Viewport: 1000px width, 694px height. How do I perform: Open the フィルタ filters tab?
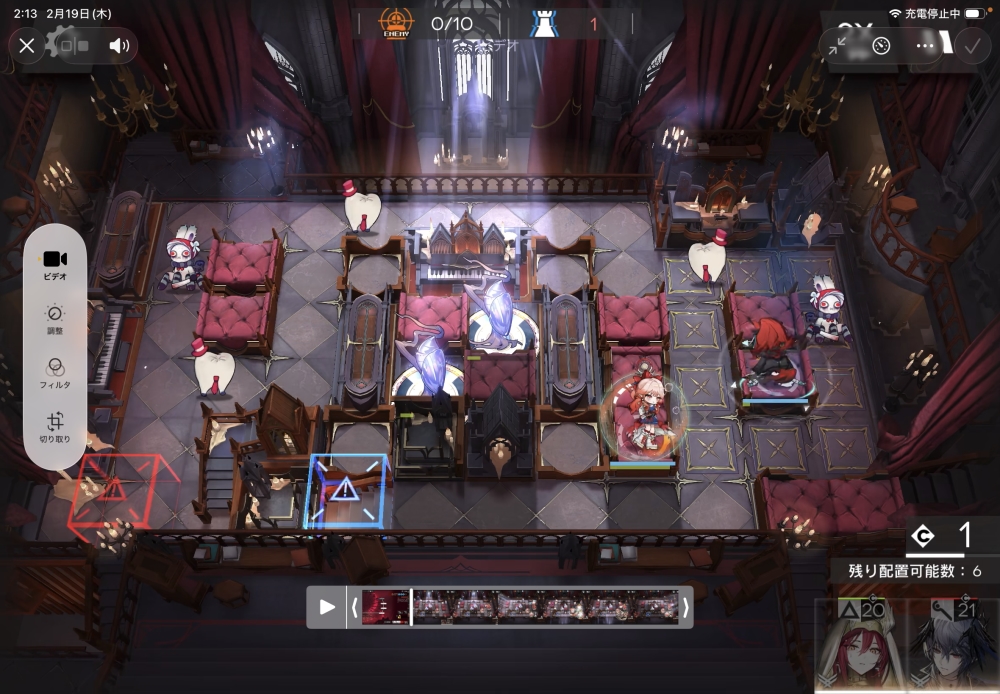55,374
